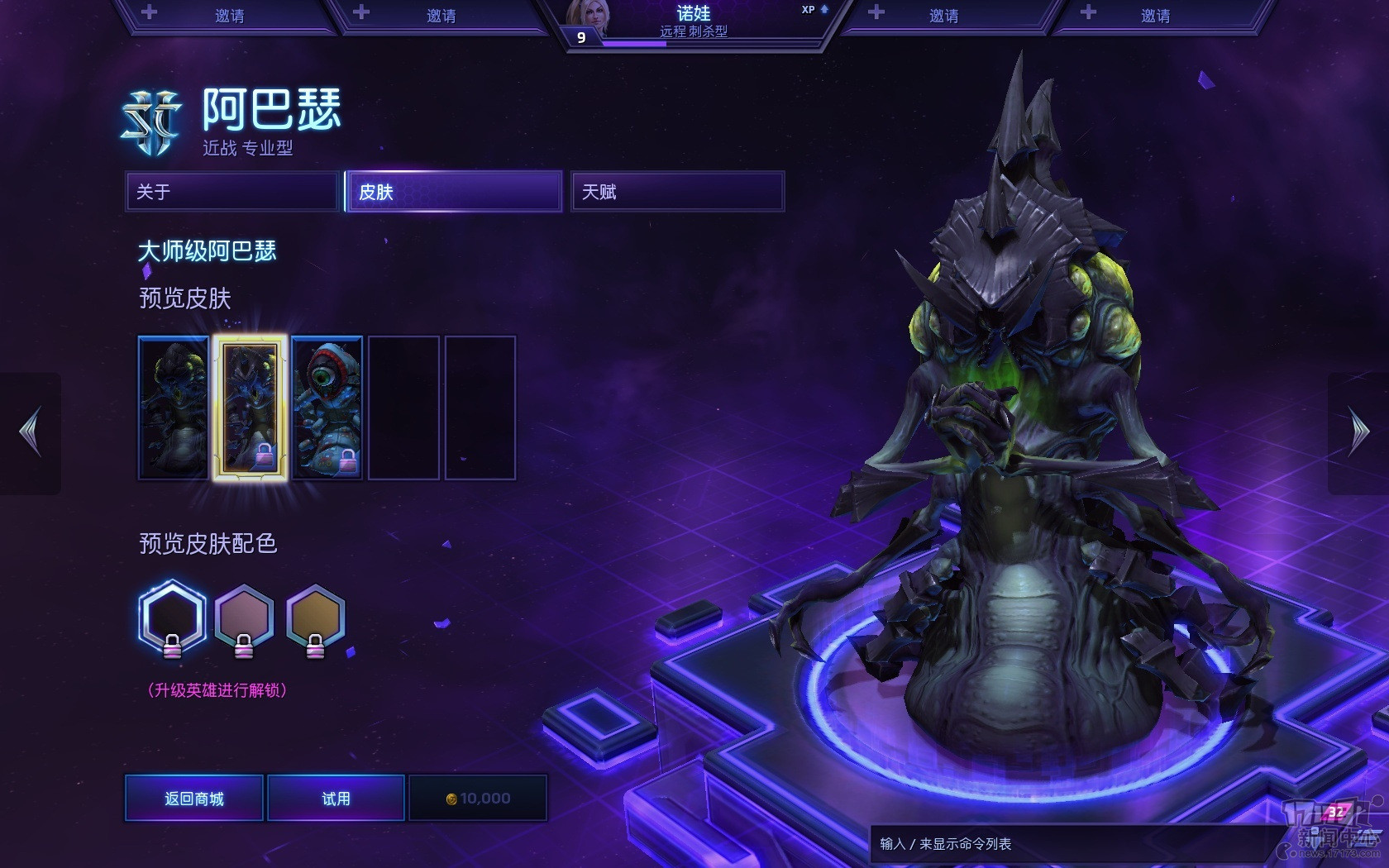Image resolution: width=1389 pixels, height=868 pixels.
Task: Click the chat command input box
Action: pos(1067,844)
